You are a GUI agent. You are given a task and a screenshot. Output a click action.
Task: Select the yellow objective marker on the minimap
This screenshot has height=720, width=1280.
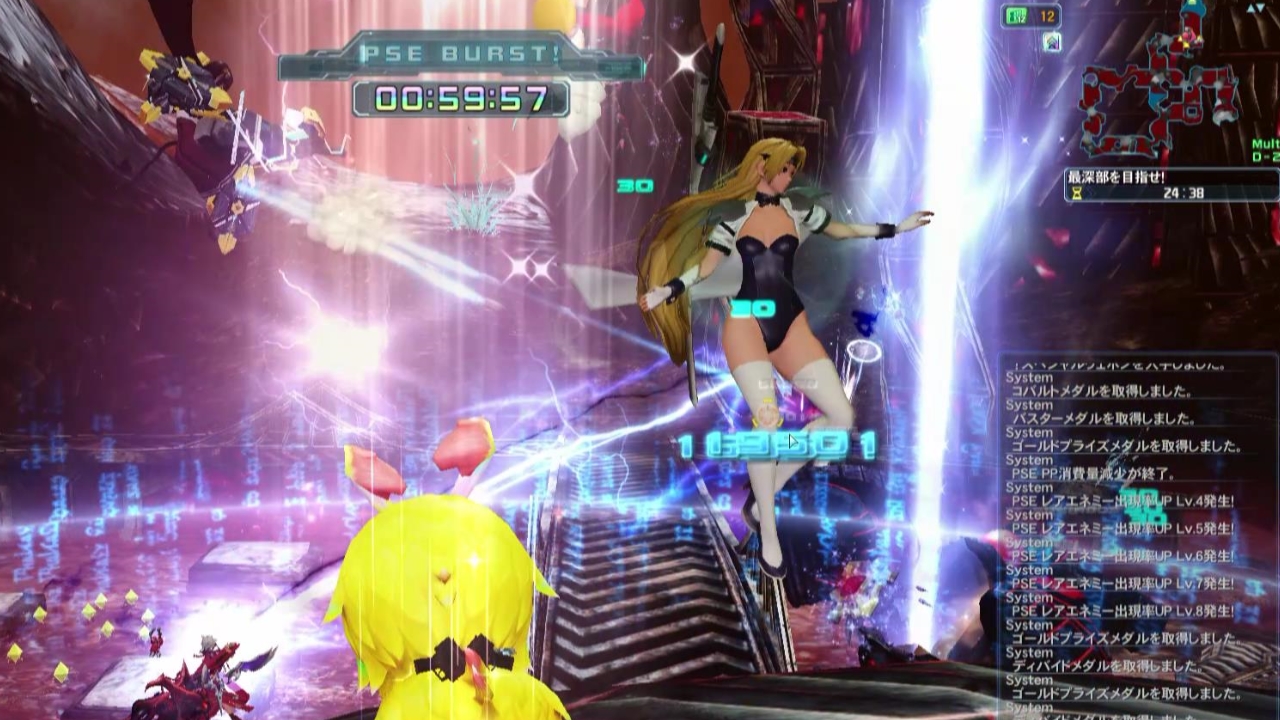[1185, 45]
